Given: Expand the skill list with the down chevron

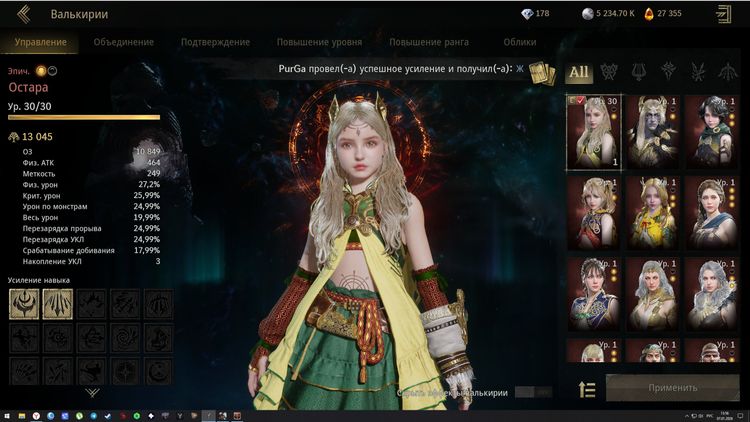Looking at the screenshot, I should (x=92, y=393).
